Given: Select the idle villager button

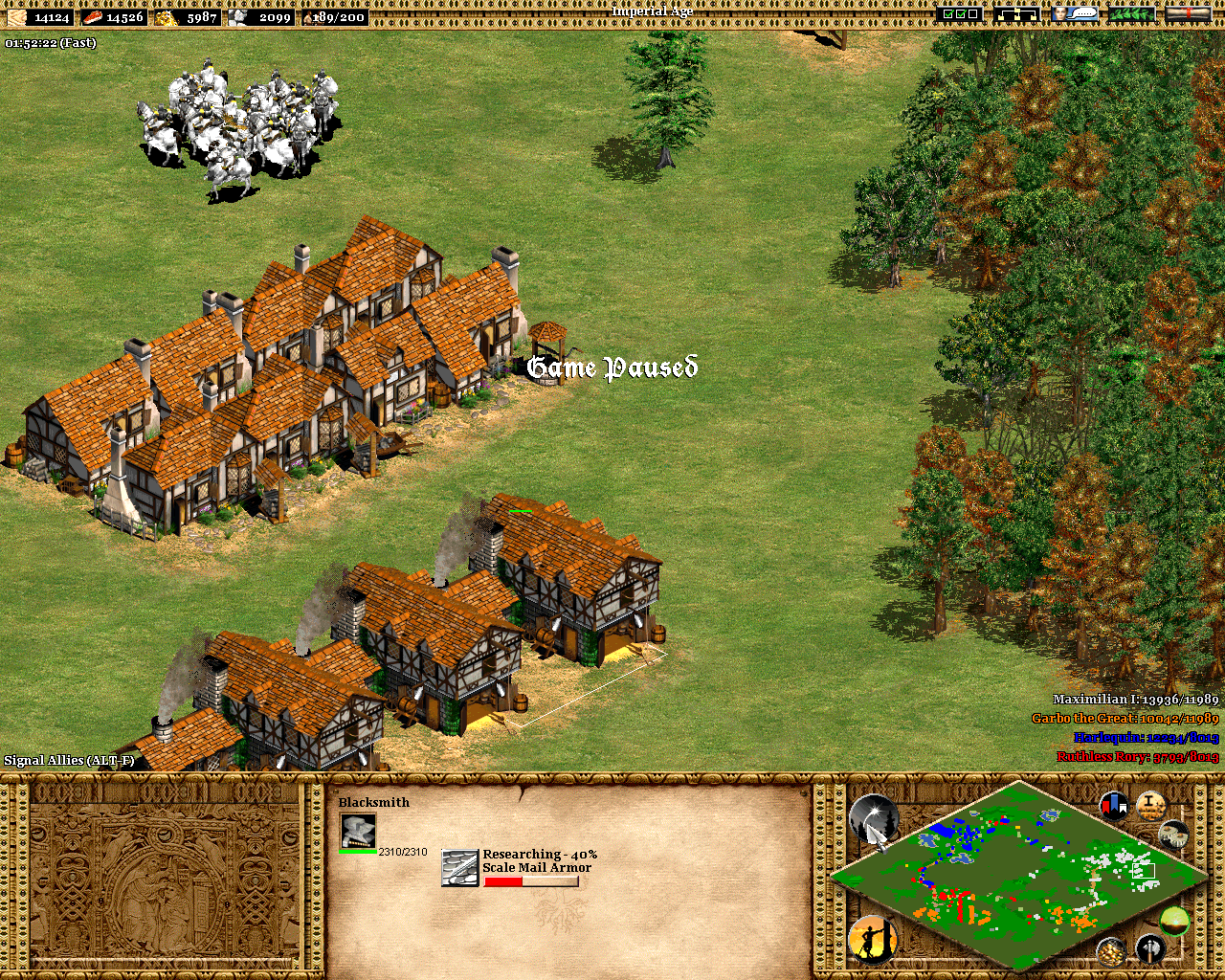Looking at the screenshot, I should point(871,939).
